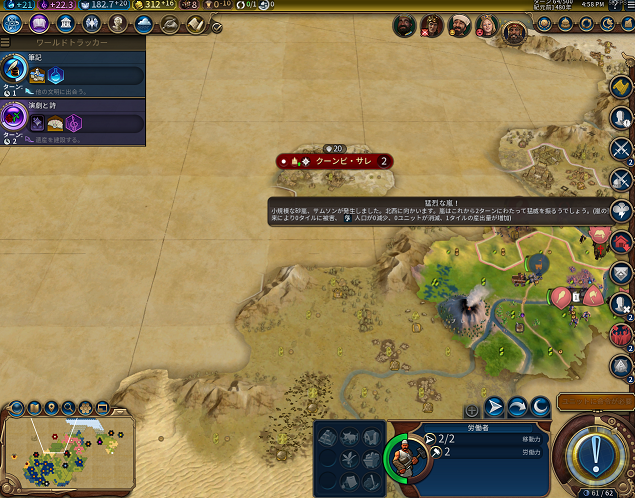Open the white-turbaned leader's diplomacy portrait
The height and width of the screenshot is (498, 635).
pyautogui.click(x=459, y=24)
